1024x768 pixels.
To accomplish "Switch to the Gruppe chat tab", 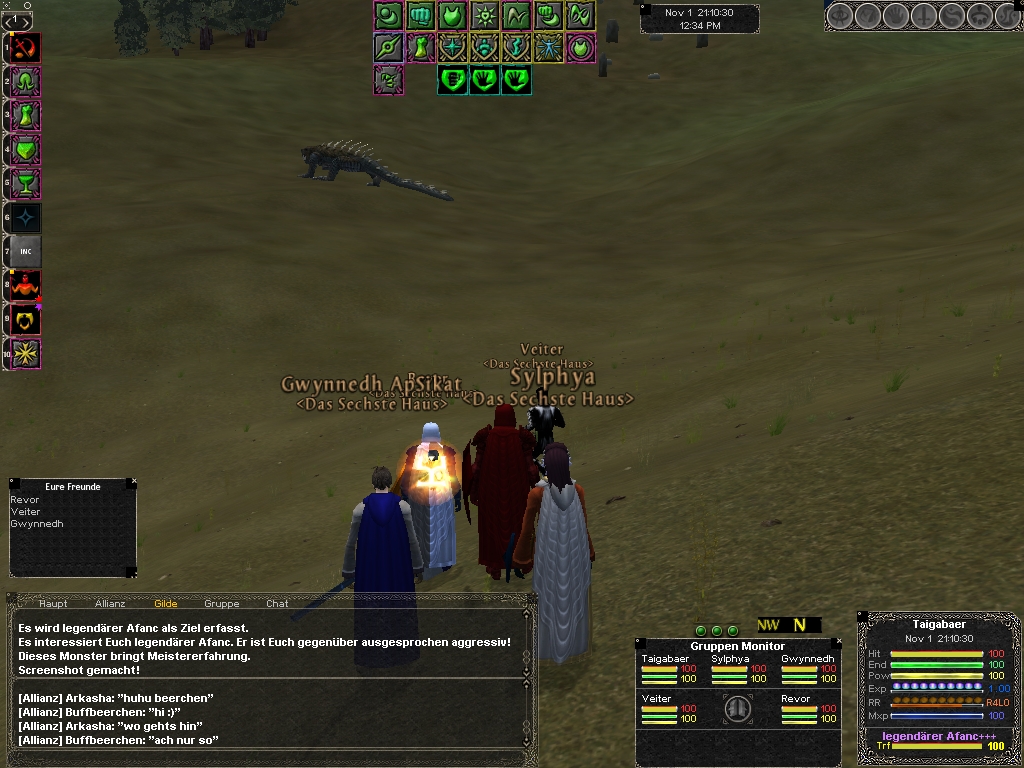I will pos(221,604).
